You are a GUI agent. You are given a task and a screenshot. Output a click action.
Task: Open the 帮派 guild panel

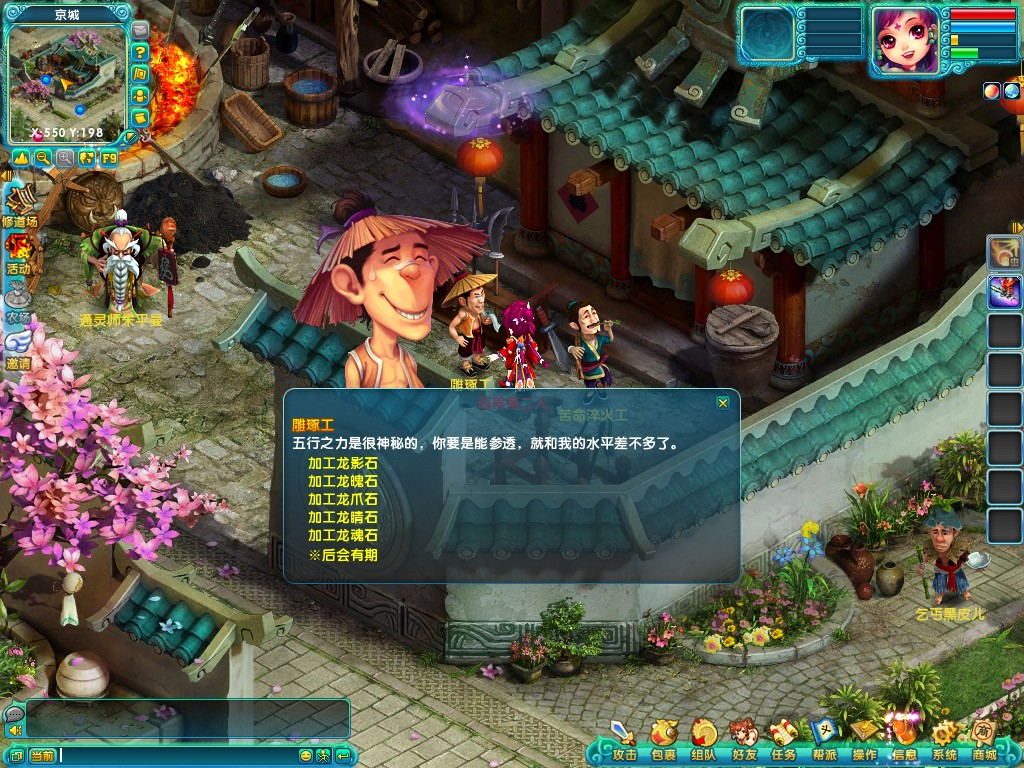(x=824, y=740)
